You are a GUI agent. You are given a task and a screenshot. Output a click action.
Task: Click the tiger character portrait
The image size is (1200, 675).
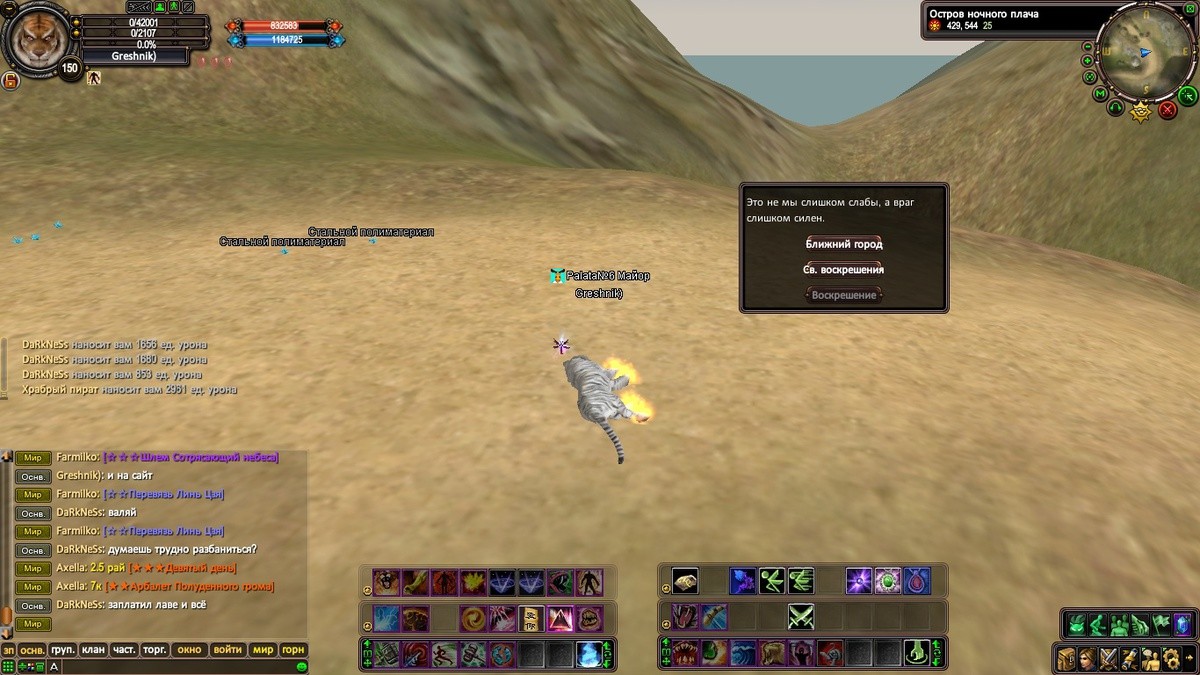click(x=37, y=38)
